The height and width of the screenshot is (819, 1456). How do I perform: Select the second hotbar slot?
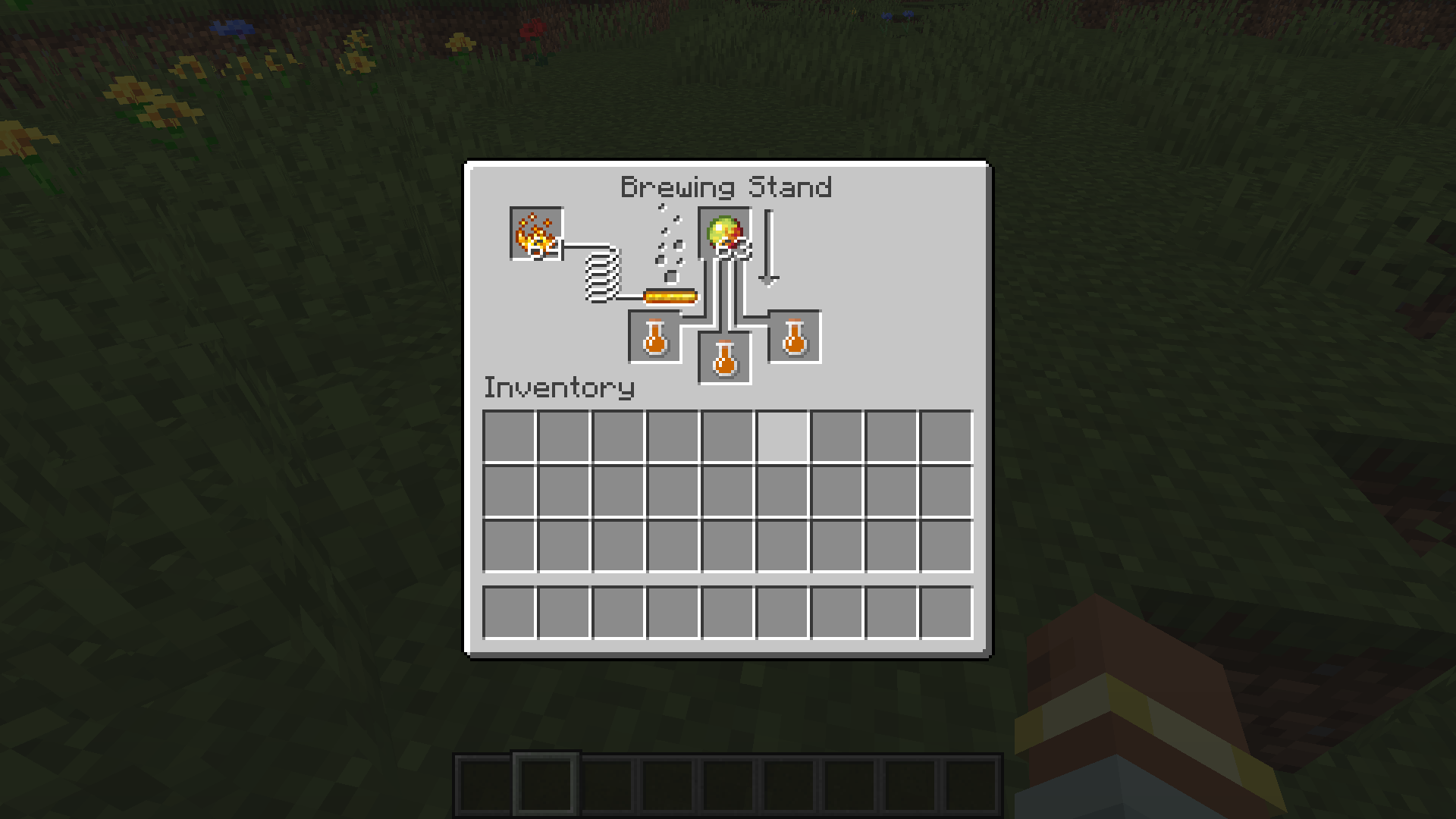pyautogui.click(x=544, y=785)
